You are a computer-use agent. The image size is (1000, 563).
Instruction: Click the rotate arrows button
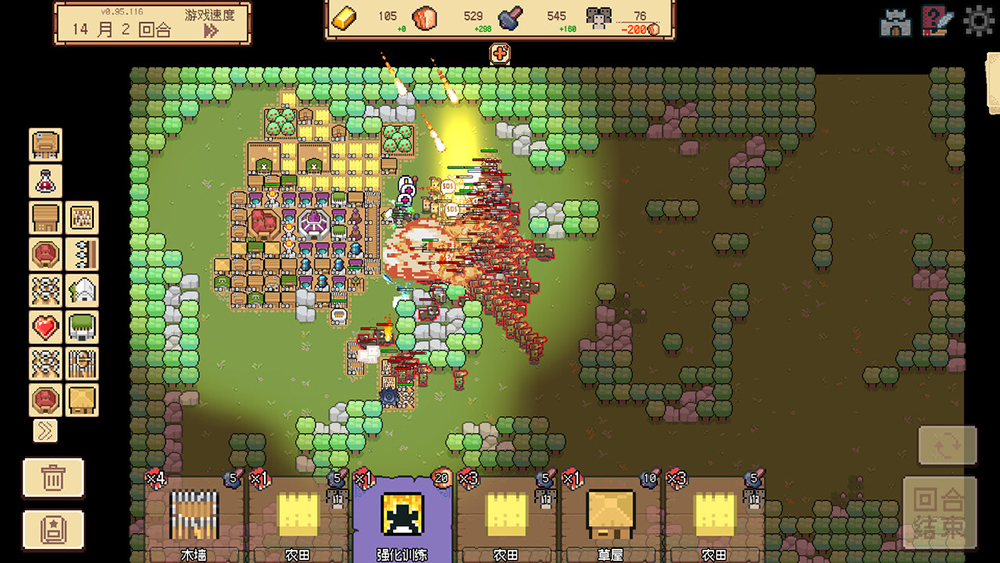947,445
